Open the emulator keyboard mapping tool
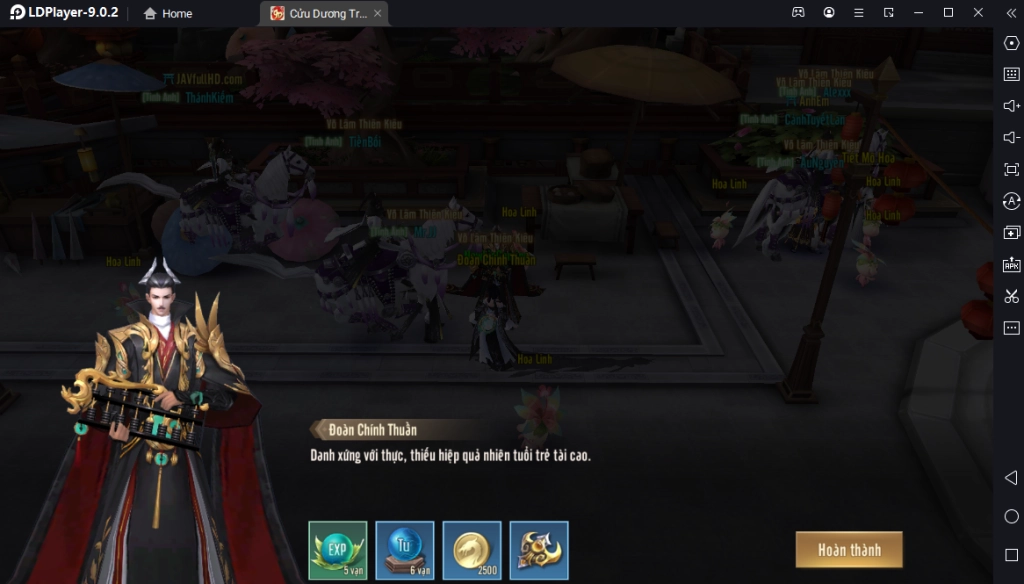This screenshot has height=584, width=1024. tap(1011, 74)
